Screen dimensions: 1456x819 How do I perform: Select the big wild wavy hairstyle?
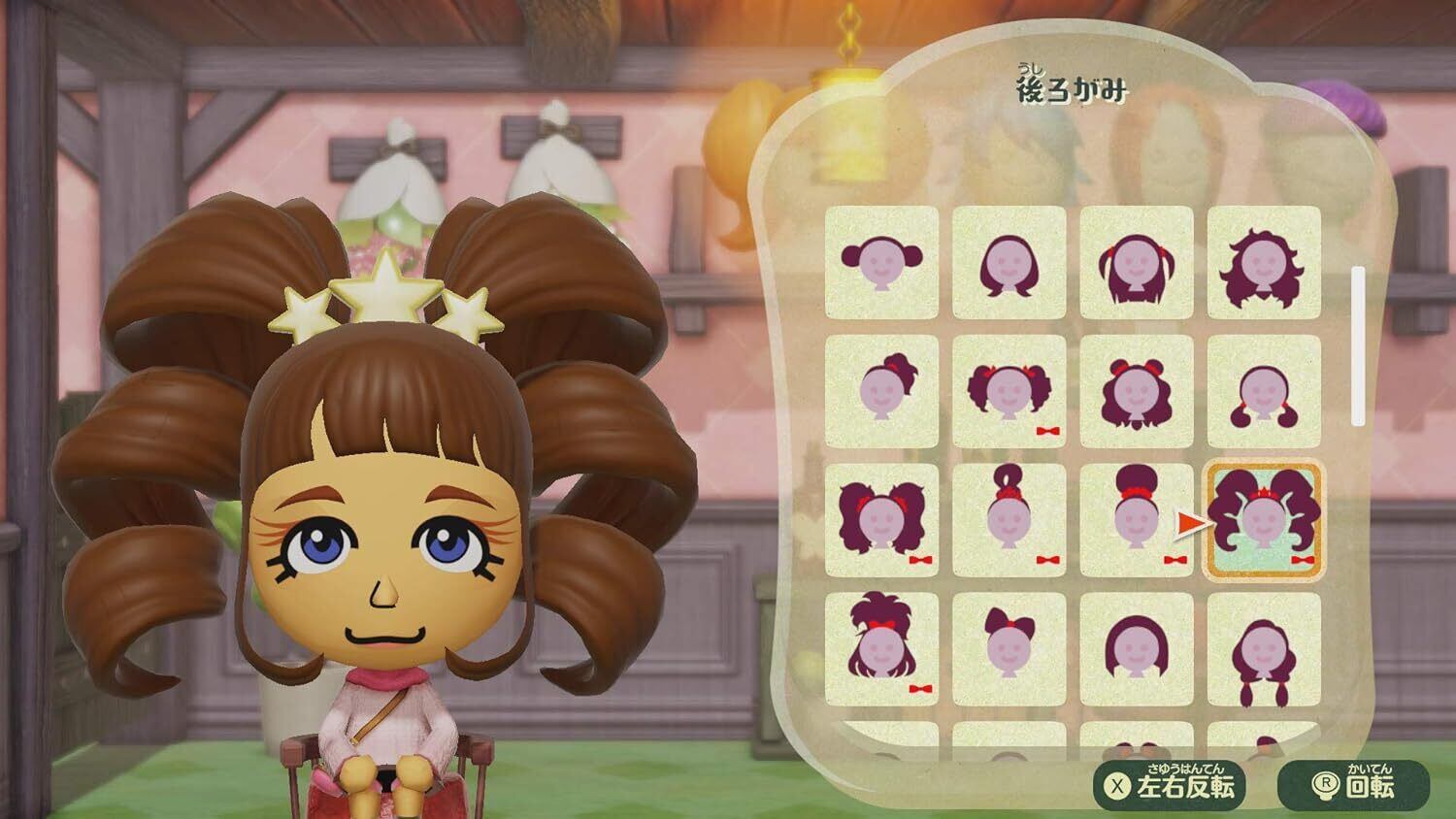point(1263,262)
